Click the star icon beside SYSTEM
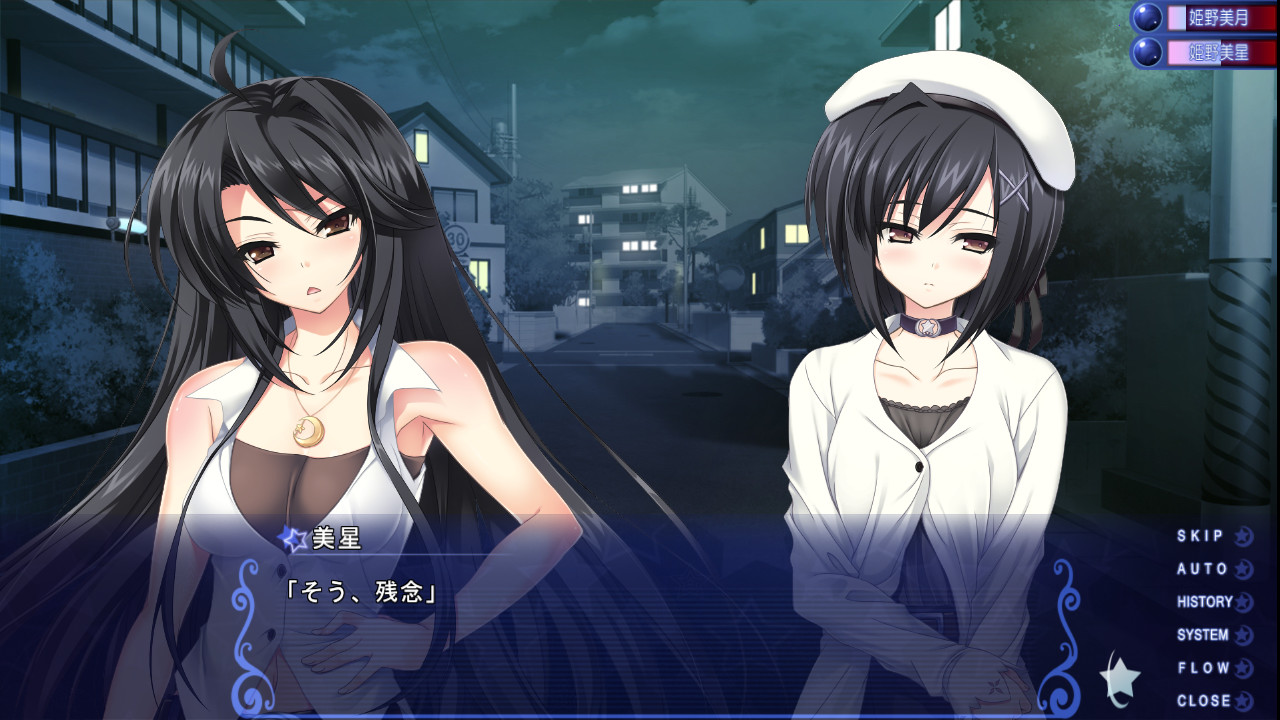Viewport: 1280px width, 720px height. [1243, 633]
